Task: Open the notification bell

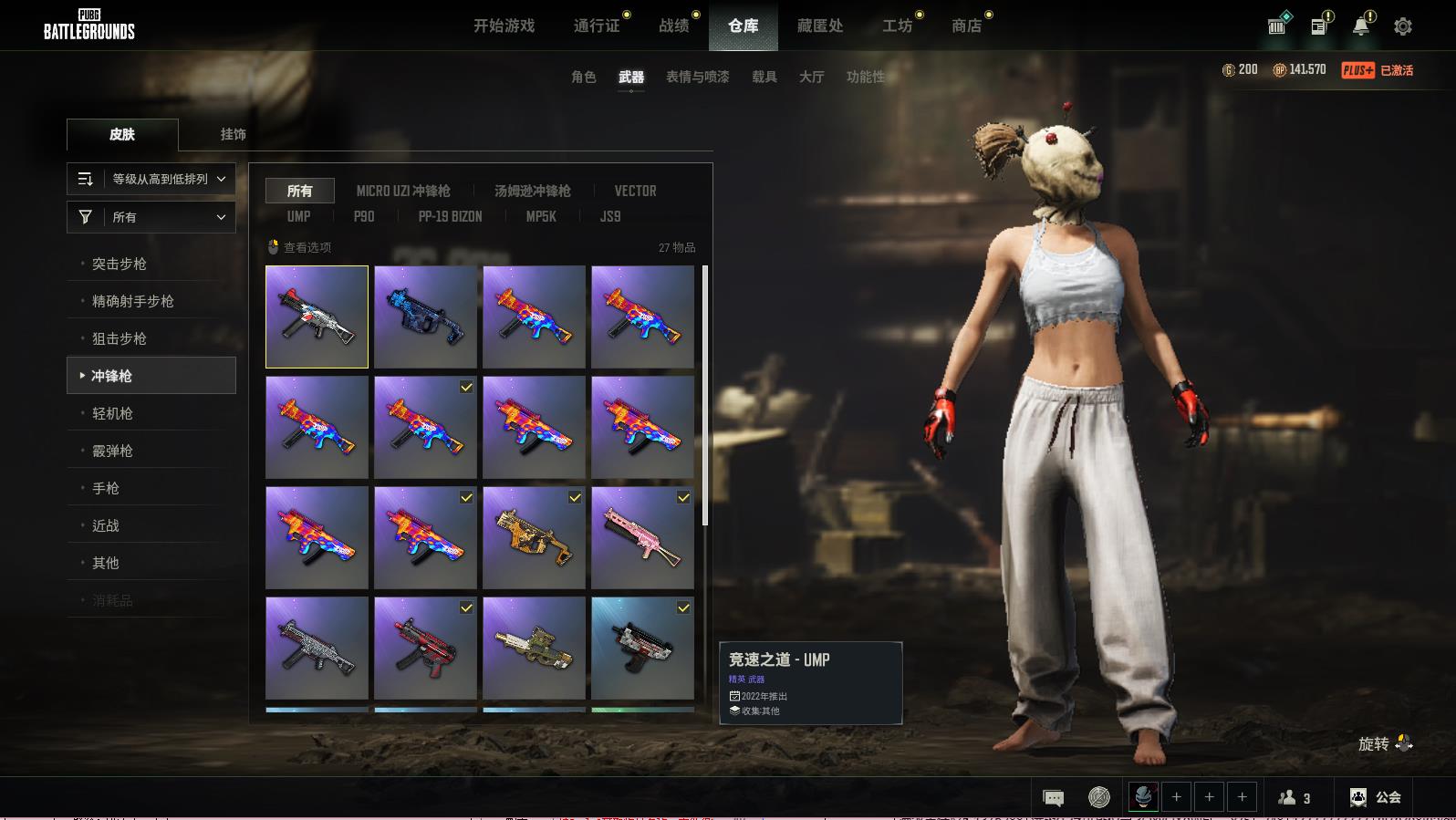Action: point(1360,26)
